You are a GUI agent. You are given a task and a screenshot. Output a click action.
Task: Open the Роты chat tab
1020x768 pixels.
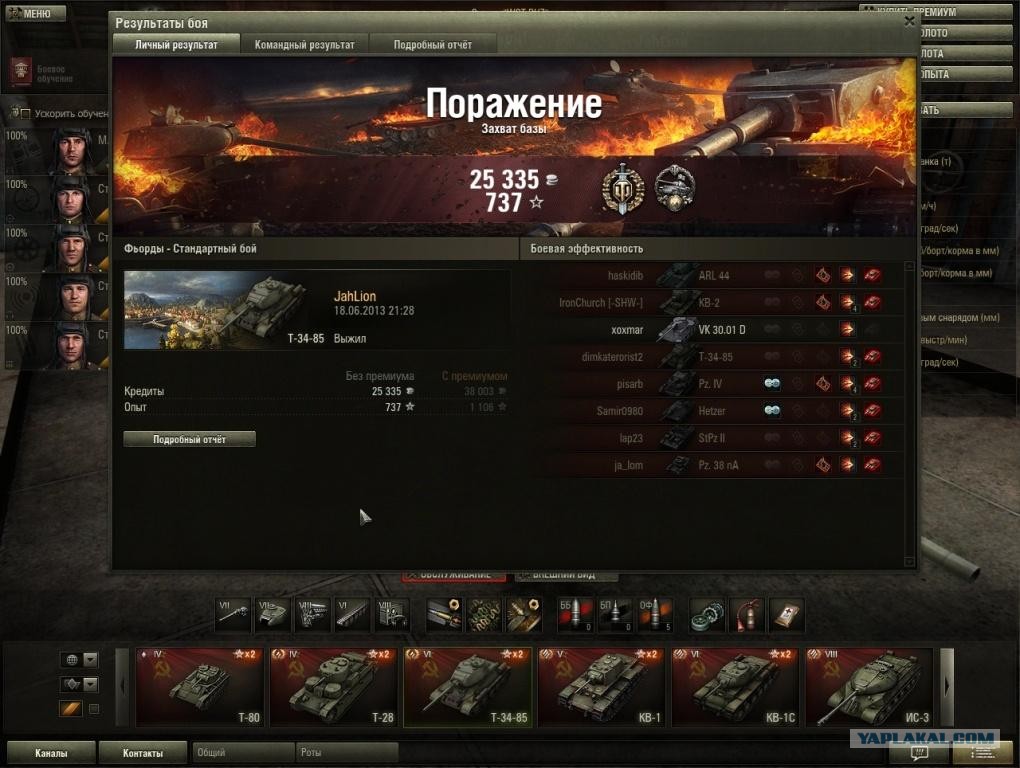[x=346, y=752]
